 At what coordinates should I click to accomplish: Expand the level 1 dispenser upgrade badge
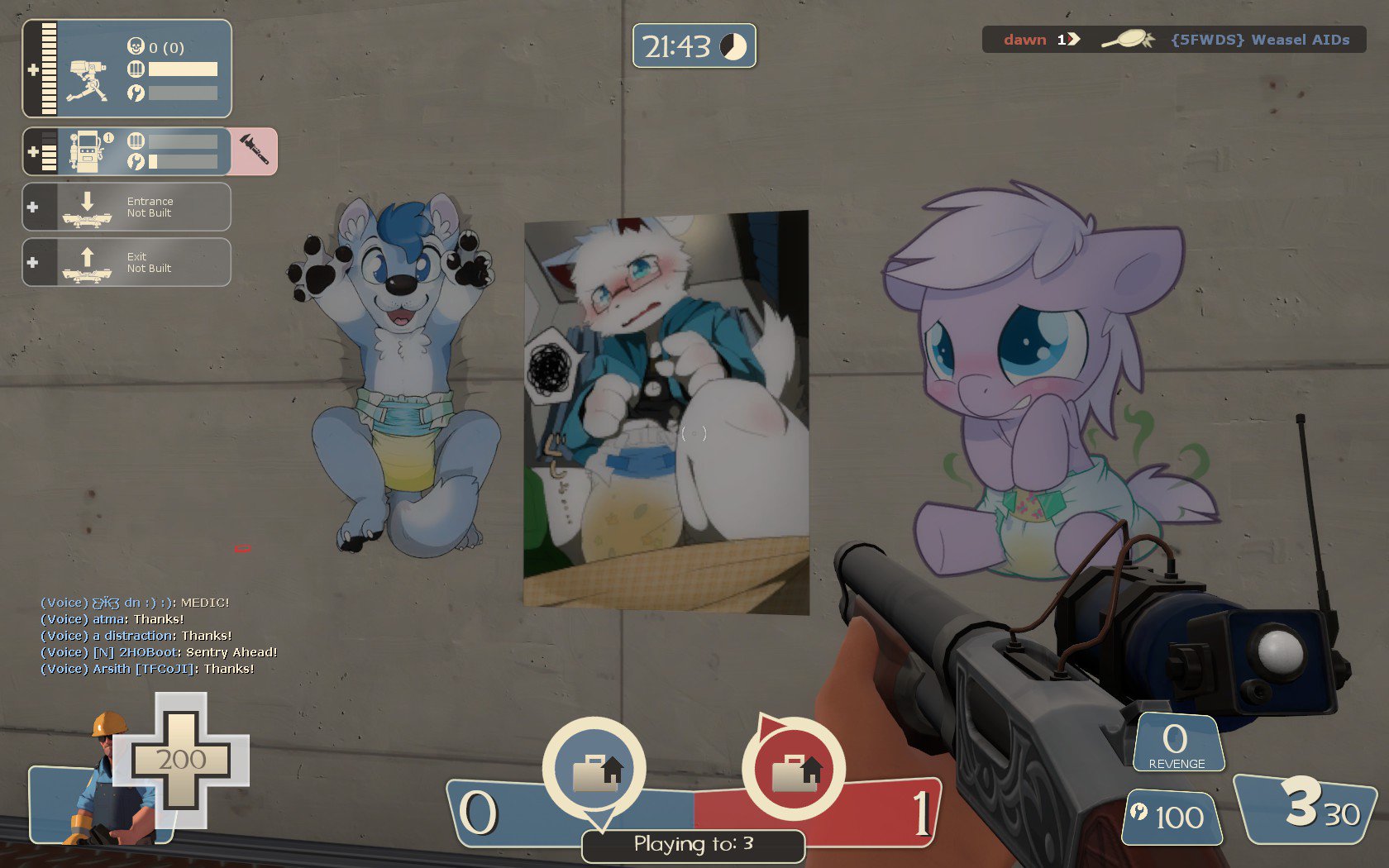[x=109, y=137]
